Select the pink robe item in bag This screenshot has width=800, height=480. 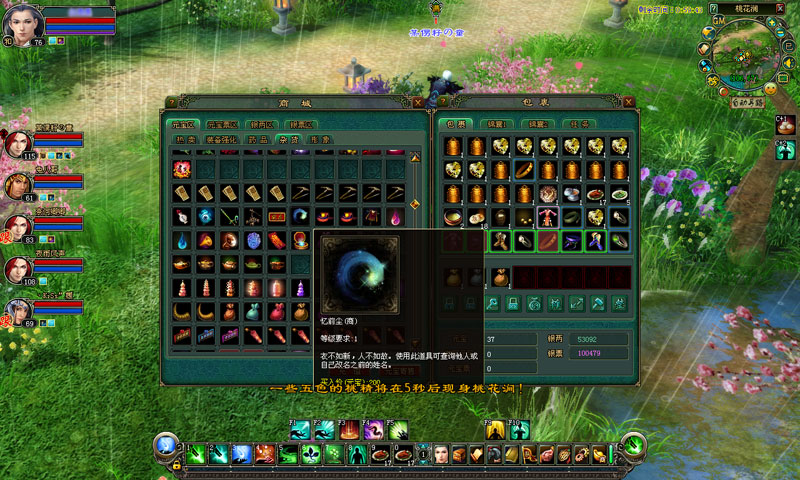(547, 217)
